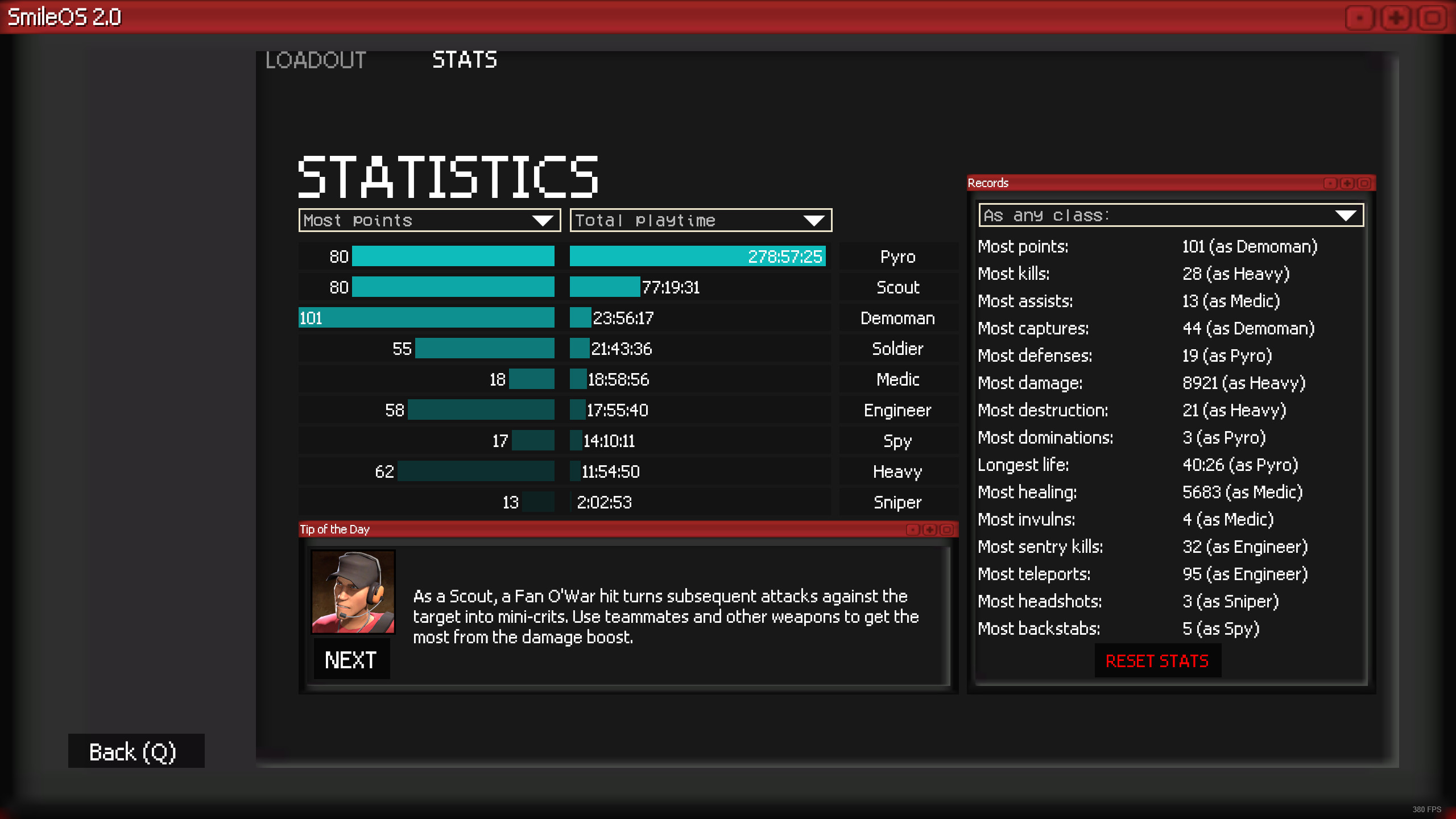Select the STATS tab
Screen dimensions: 1456x819
click(x=464, y=60)
